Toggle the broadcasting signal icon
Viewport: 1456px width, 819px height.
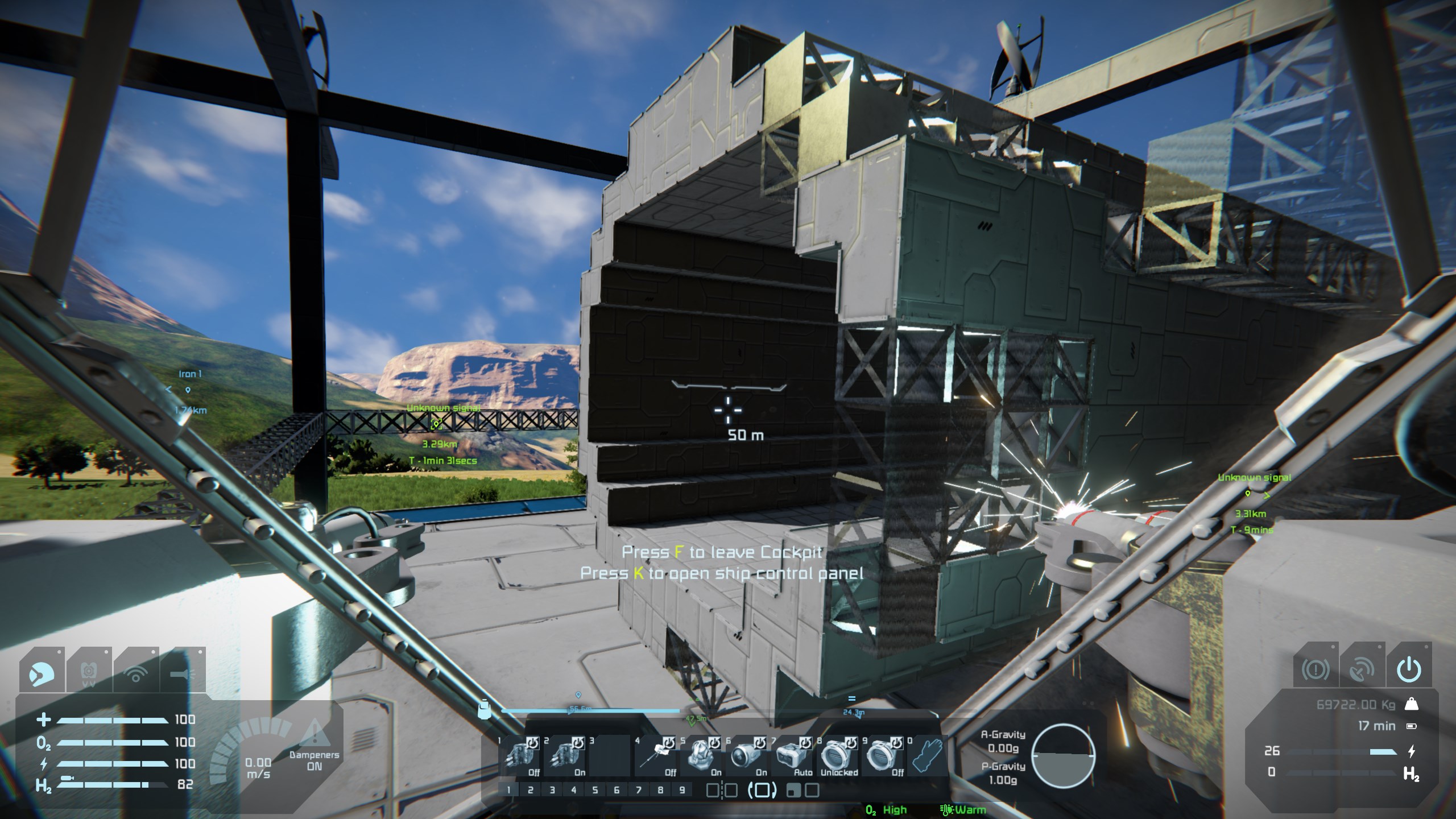[x=135, y=672]
